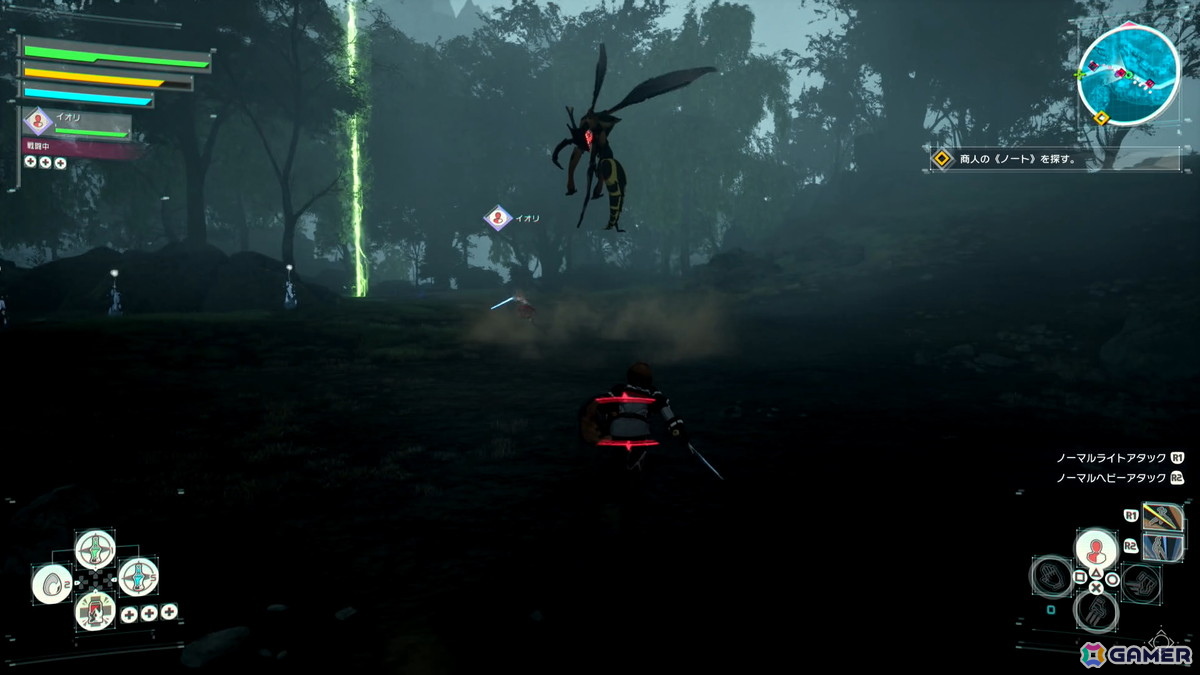Click Iori's party portrait icon
This screenshot has height=675, width=1200.
(x=38, y=122)
